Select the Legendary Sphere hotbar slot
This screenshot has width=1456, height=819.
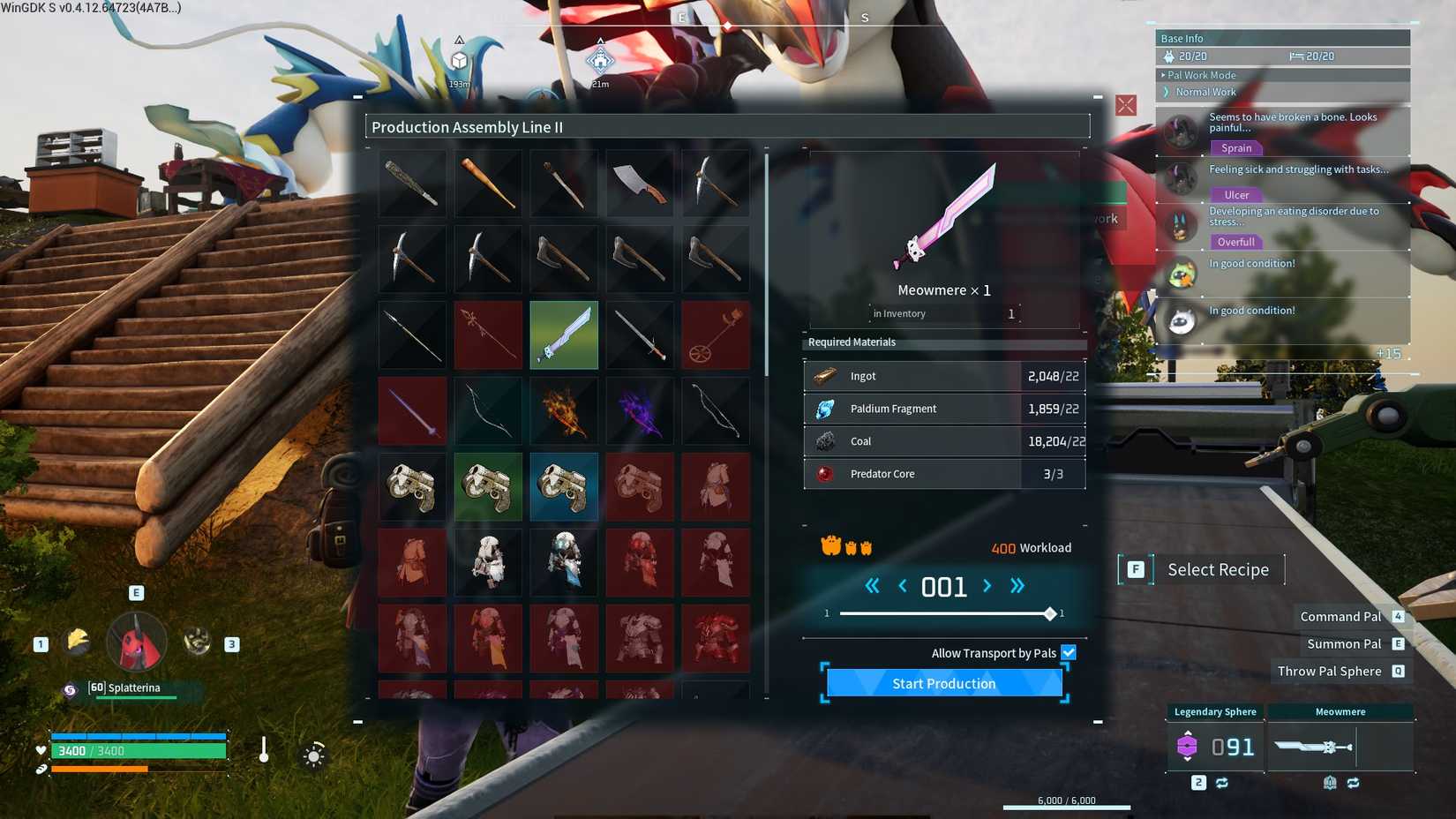(1214, 748)
